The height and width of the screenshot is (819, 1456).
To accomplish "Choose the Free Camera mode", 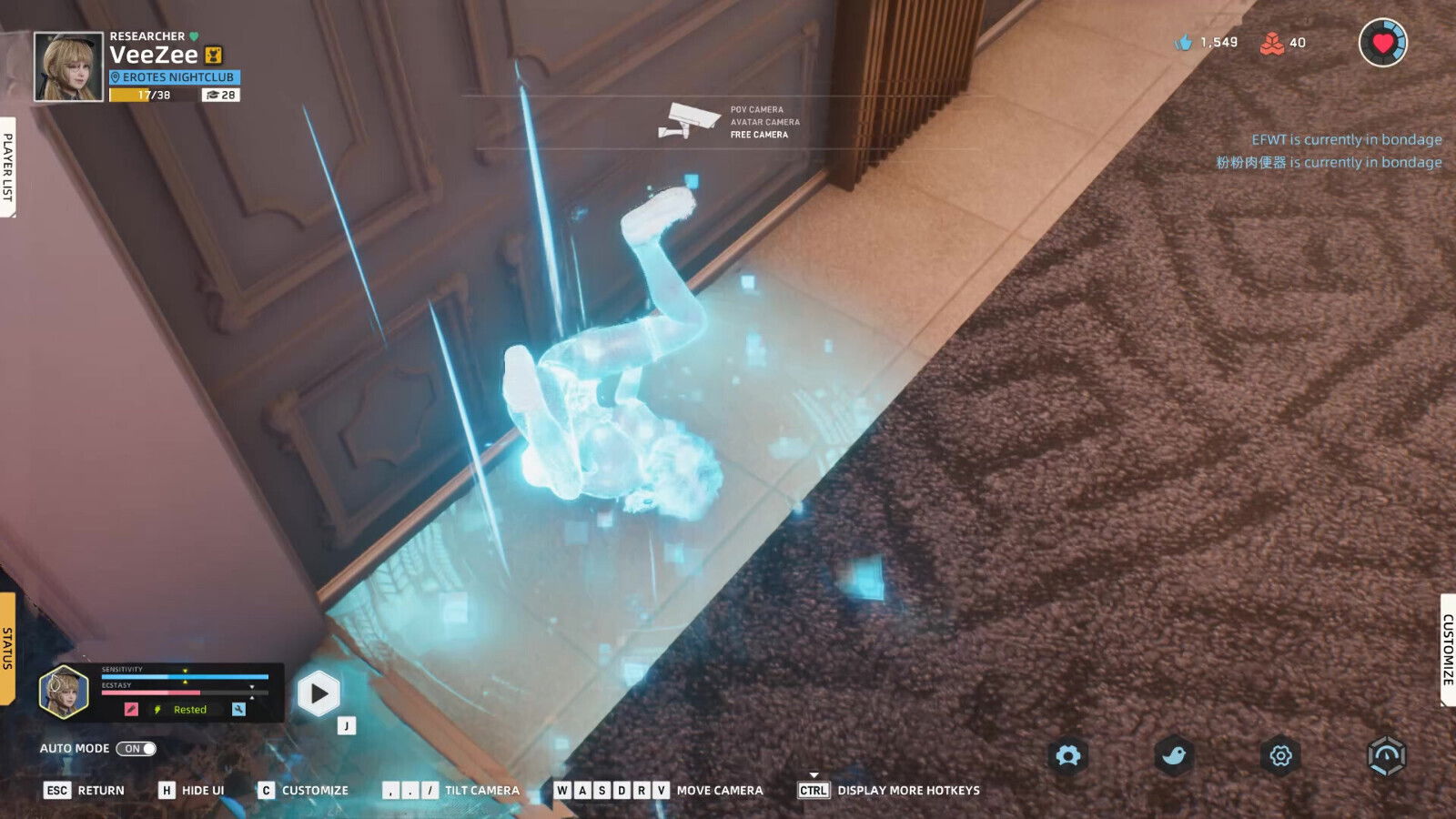I will [759, 135].
